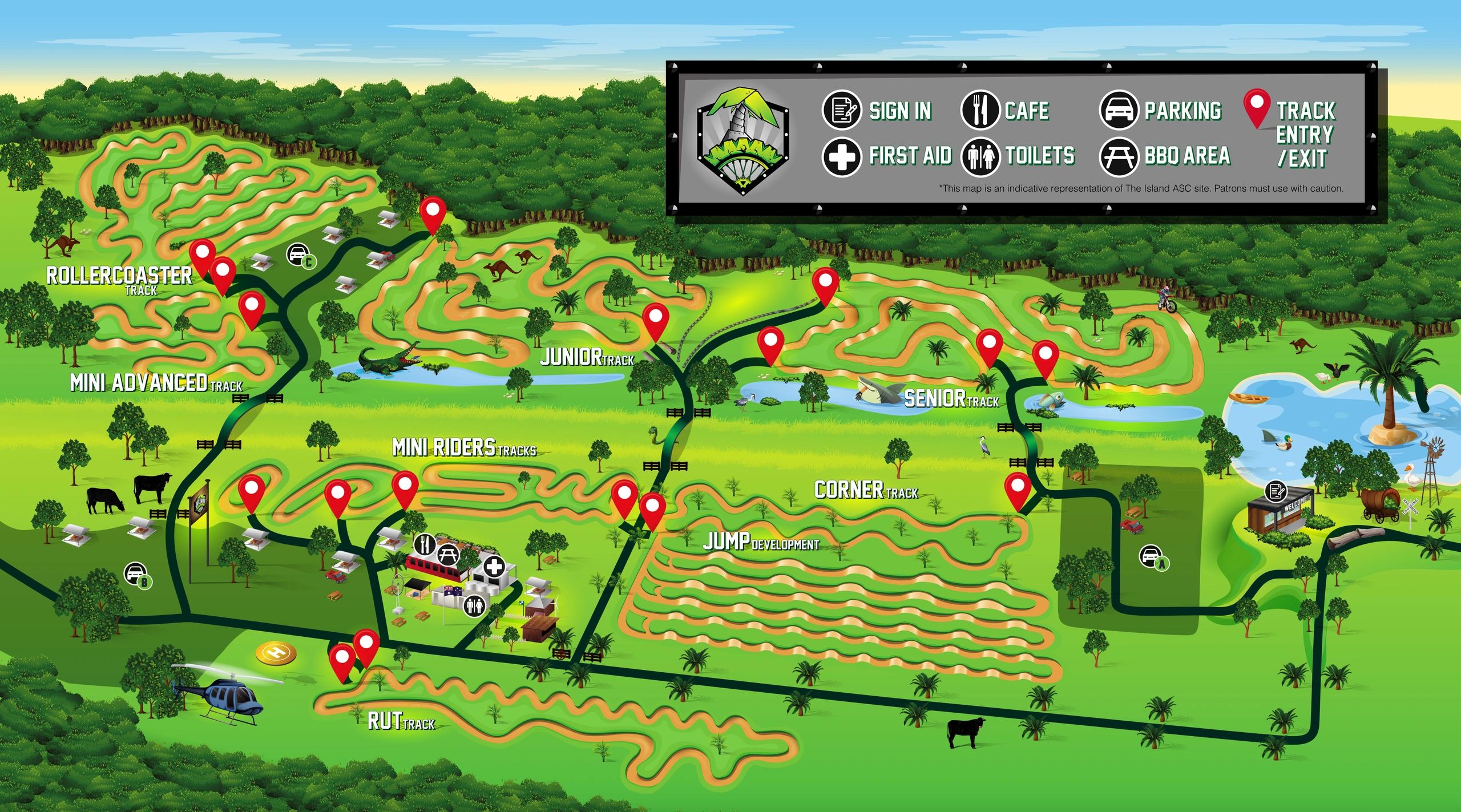1461x812 pixels.
Task: Choose the Parking legend entry
Action: pyautogui.click(x=1160, y=110)
